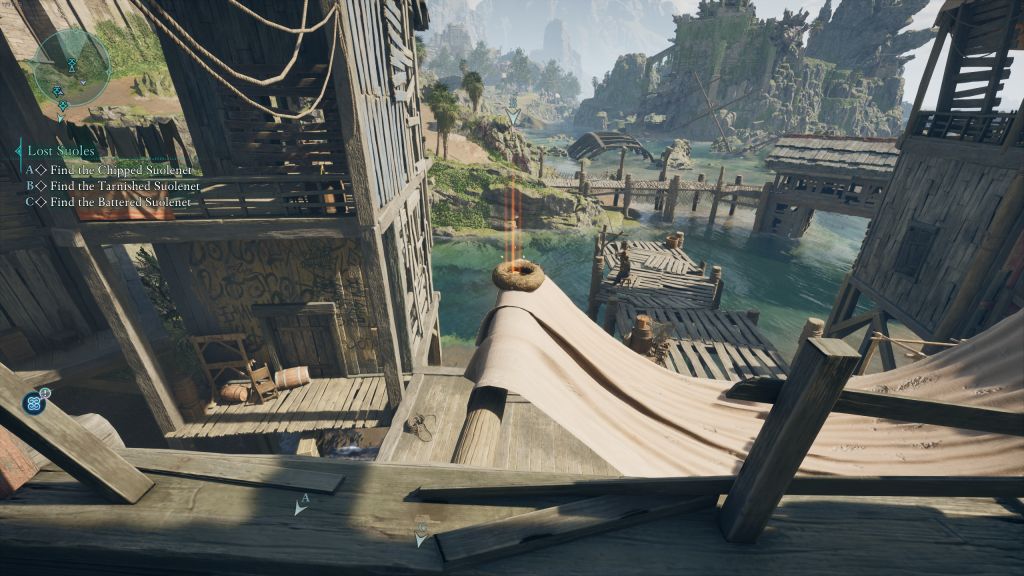Select objective Find the Chipped Suolenet

112,170
